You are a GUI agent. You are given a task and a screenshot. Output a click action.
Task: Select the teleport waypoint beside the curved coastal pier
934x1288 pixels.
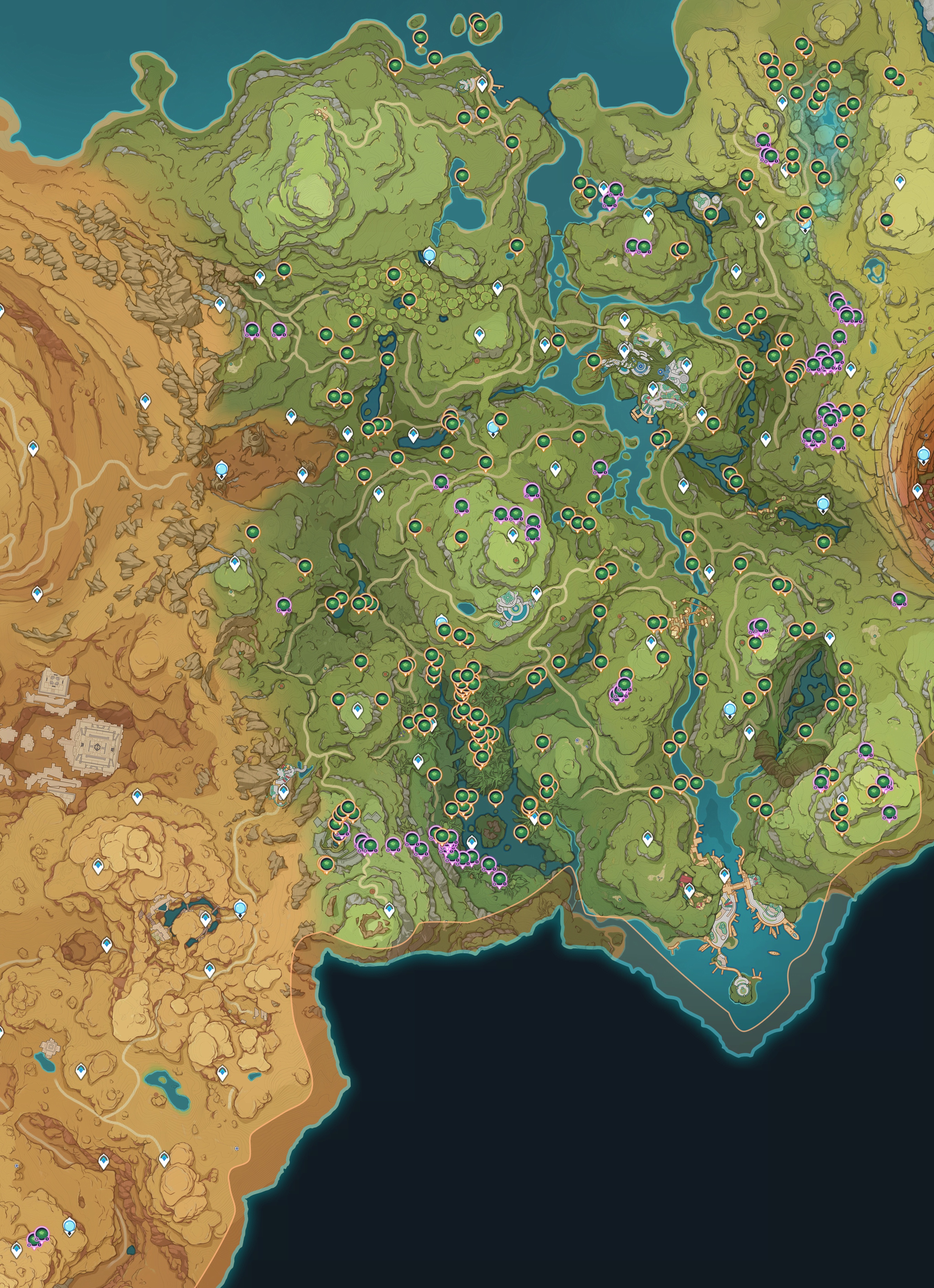tap(482, 85)
